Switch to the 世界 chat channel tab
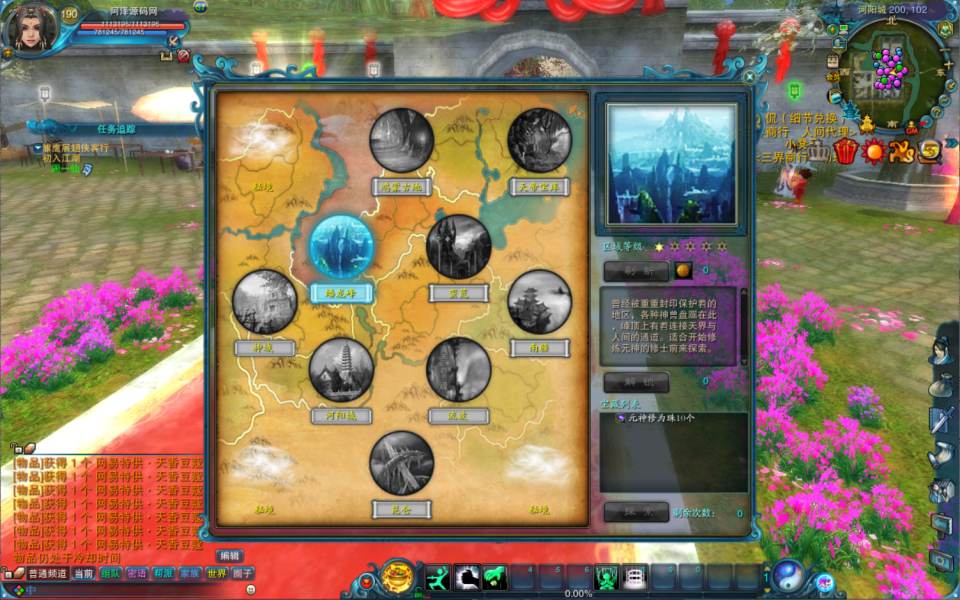 pyautogui.click(x=216, y=573)
